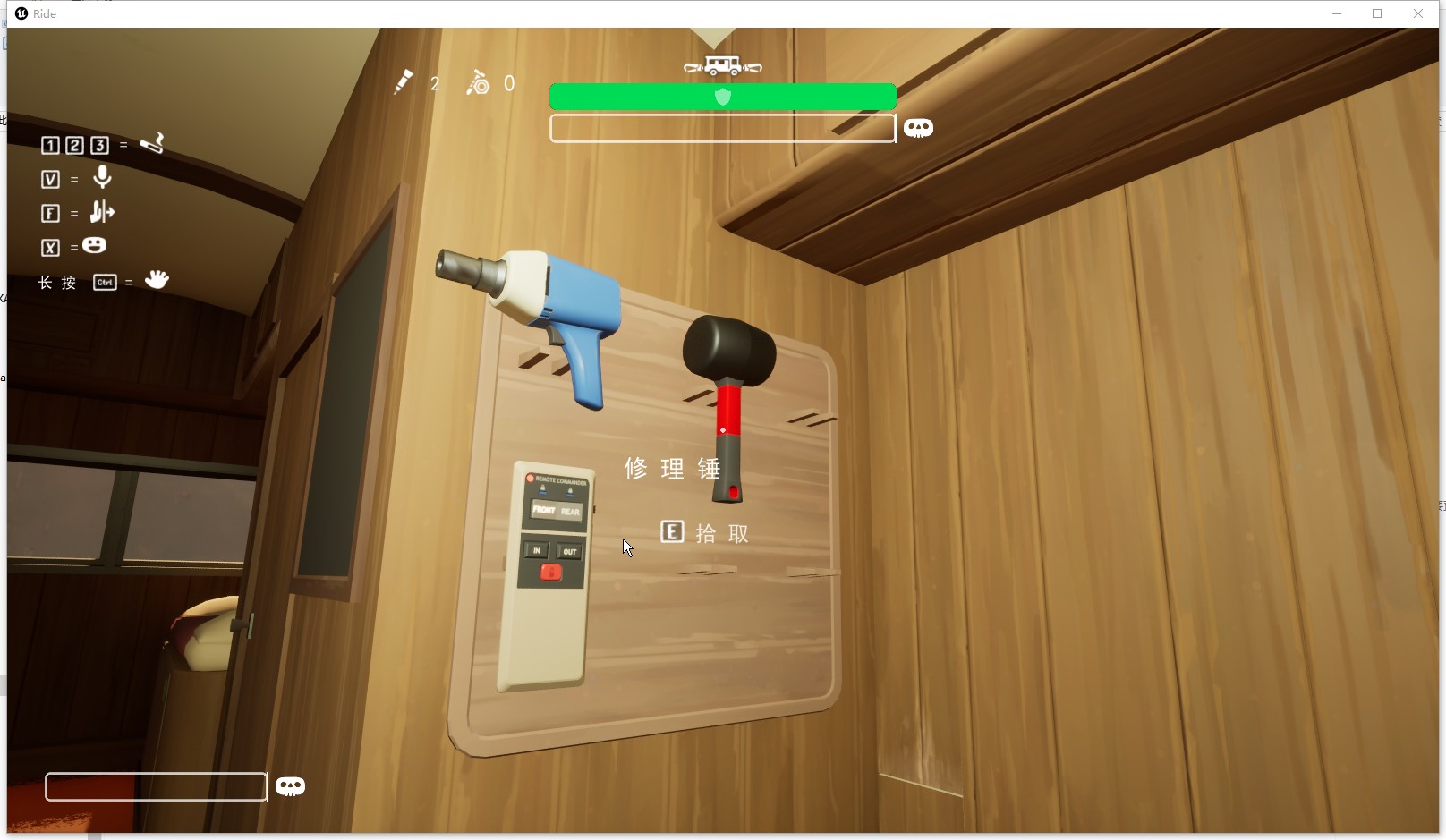Select the wheel counter icon

(x=478, y=83)
